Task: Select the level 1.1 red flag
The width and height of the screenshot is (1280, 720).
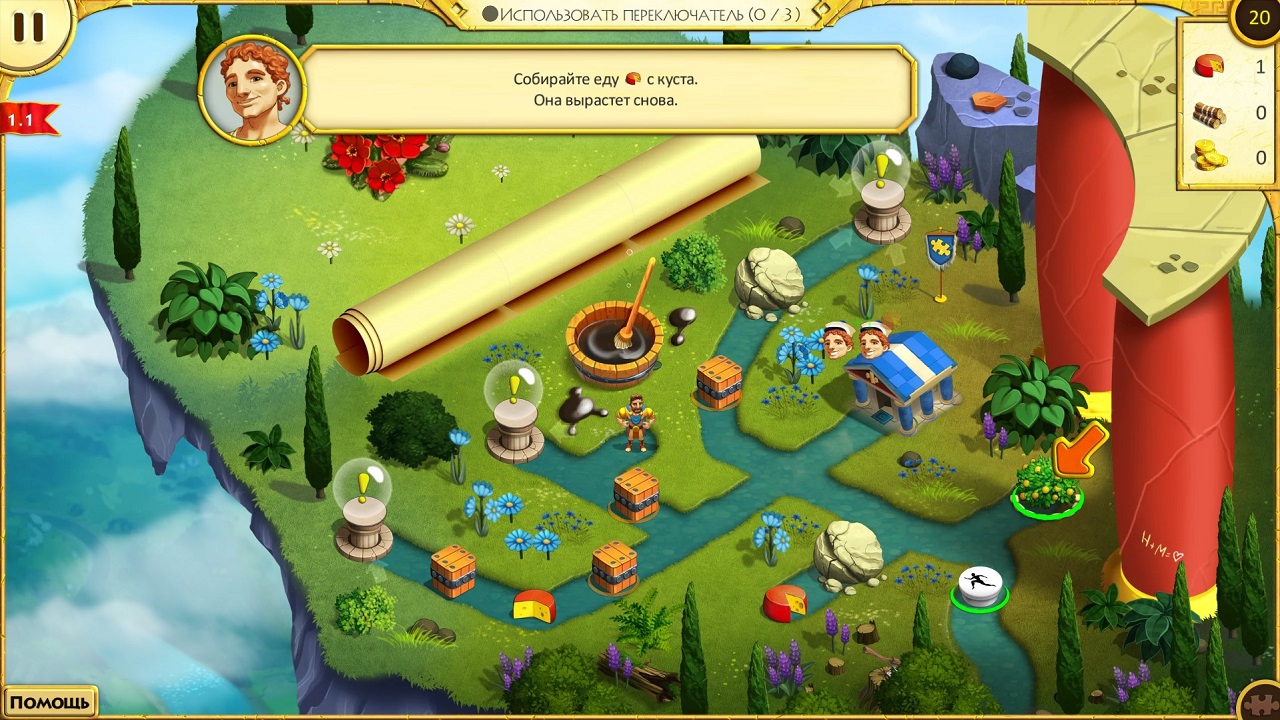Action: 24,121
